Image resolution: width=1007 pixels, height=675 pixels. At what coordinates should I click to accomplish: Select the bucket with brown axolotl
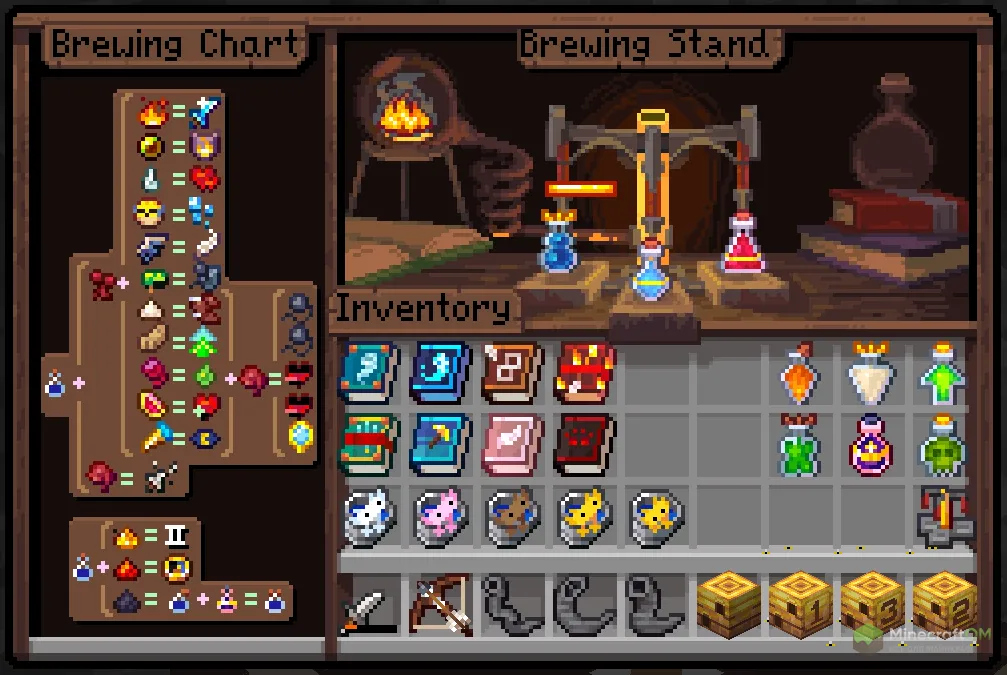pyautogui.click(x=512, y=517)
